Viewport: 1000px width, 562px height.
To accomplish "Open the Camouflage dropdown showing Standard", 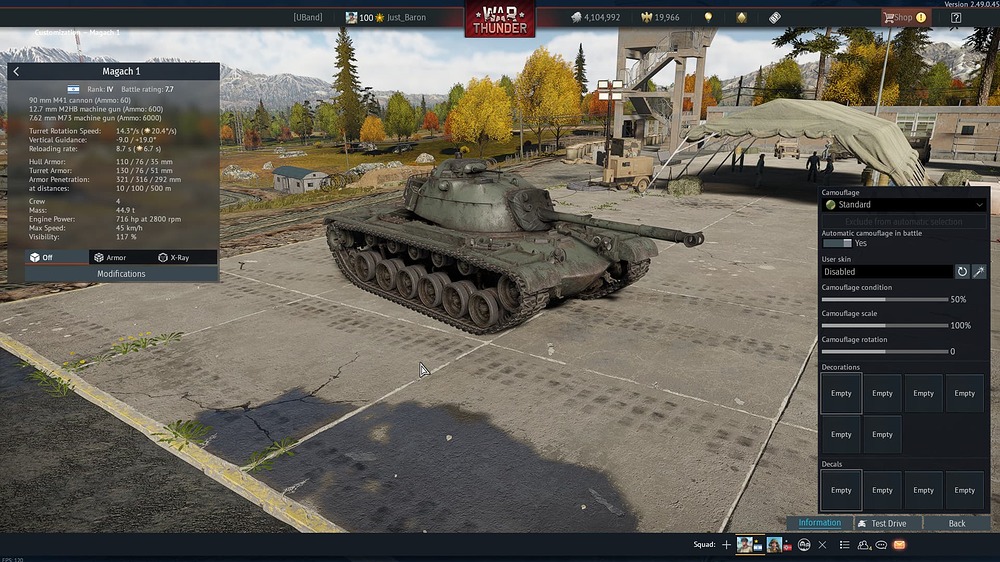I will tap(903, 205).
